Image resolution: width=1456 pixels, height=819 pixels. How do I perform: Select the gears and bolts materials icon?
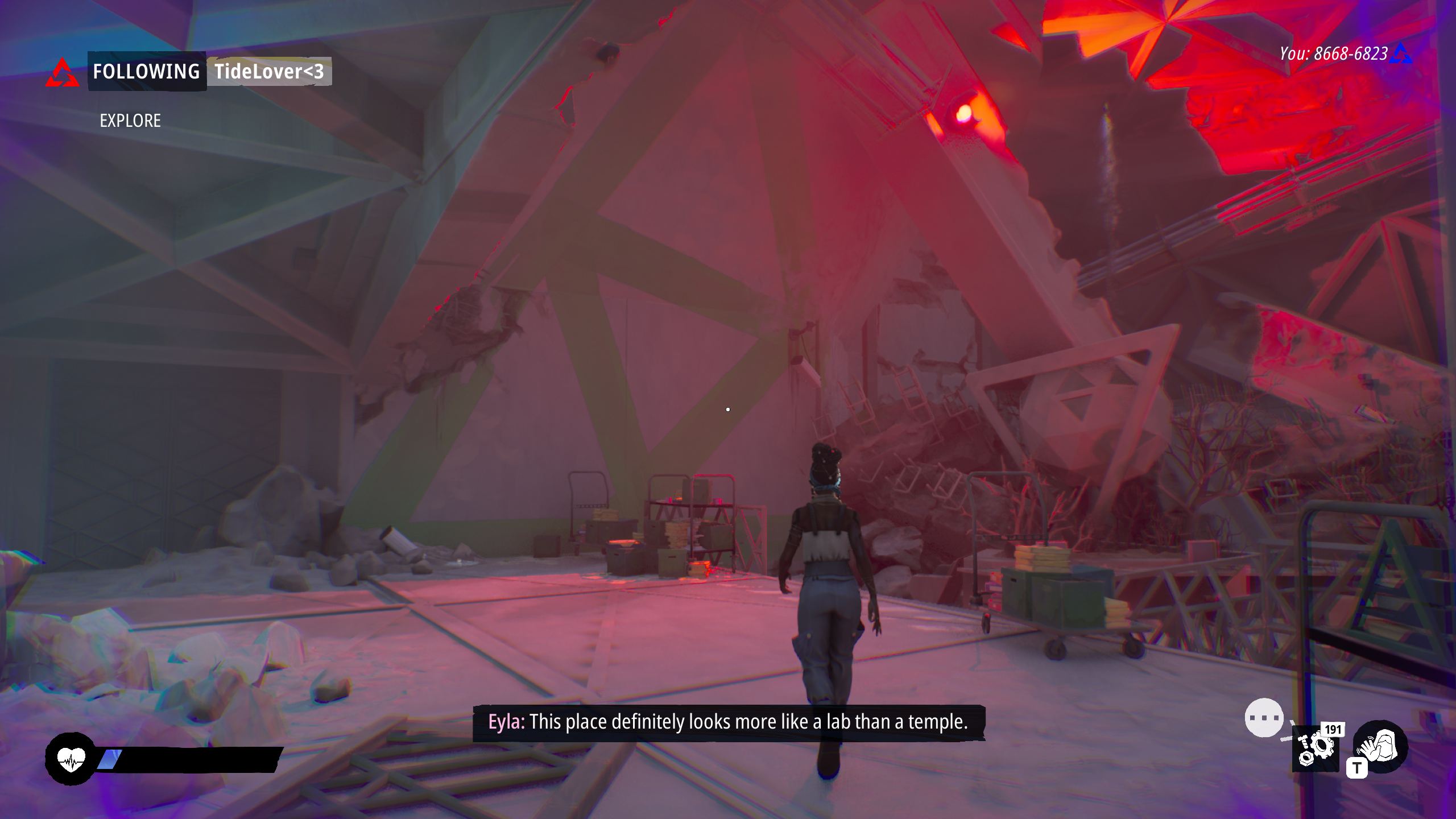pos(1315,750)
